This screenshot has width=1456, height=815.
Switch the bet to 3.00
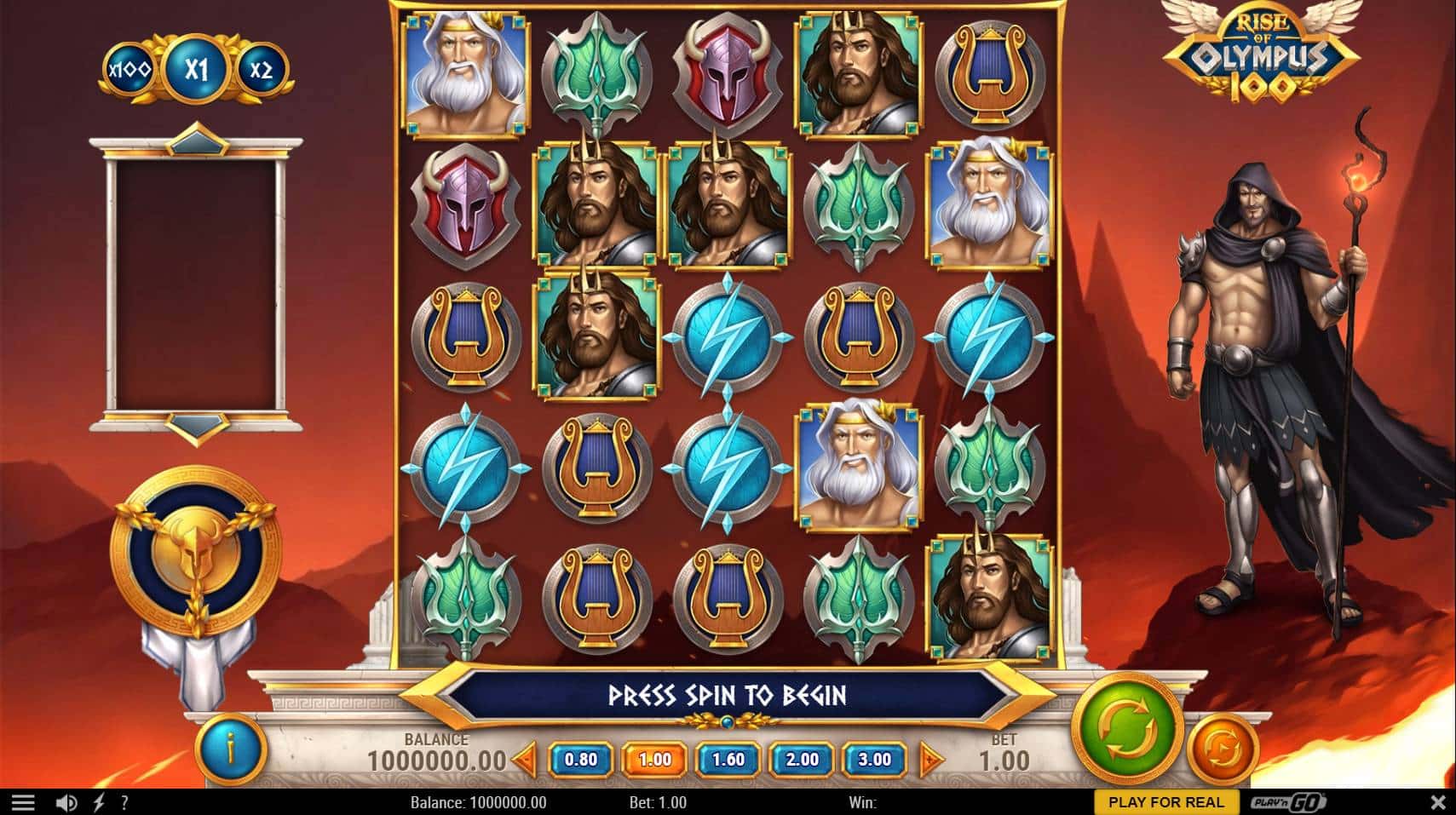tap(874, 760)
